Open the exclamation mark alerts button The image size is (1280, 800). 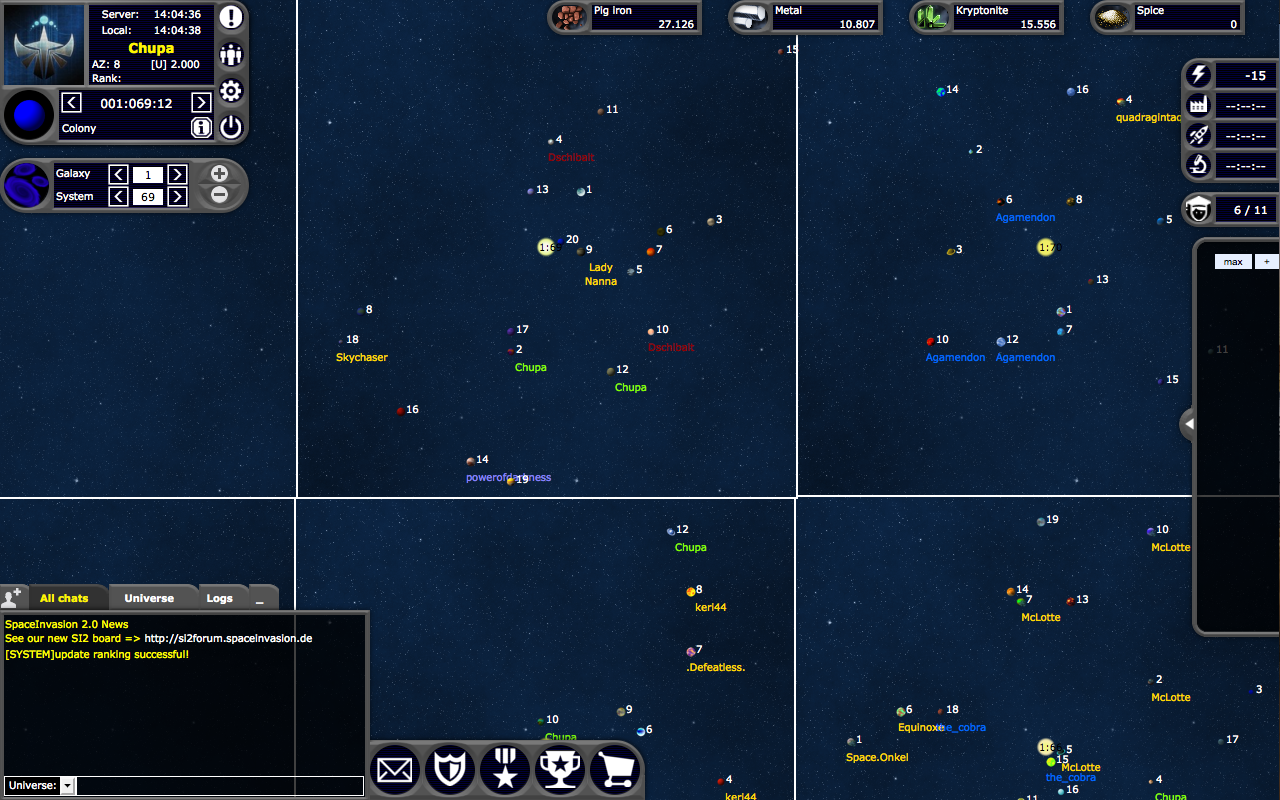pos(231,17)
